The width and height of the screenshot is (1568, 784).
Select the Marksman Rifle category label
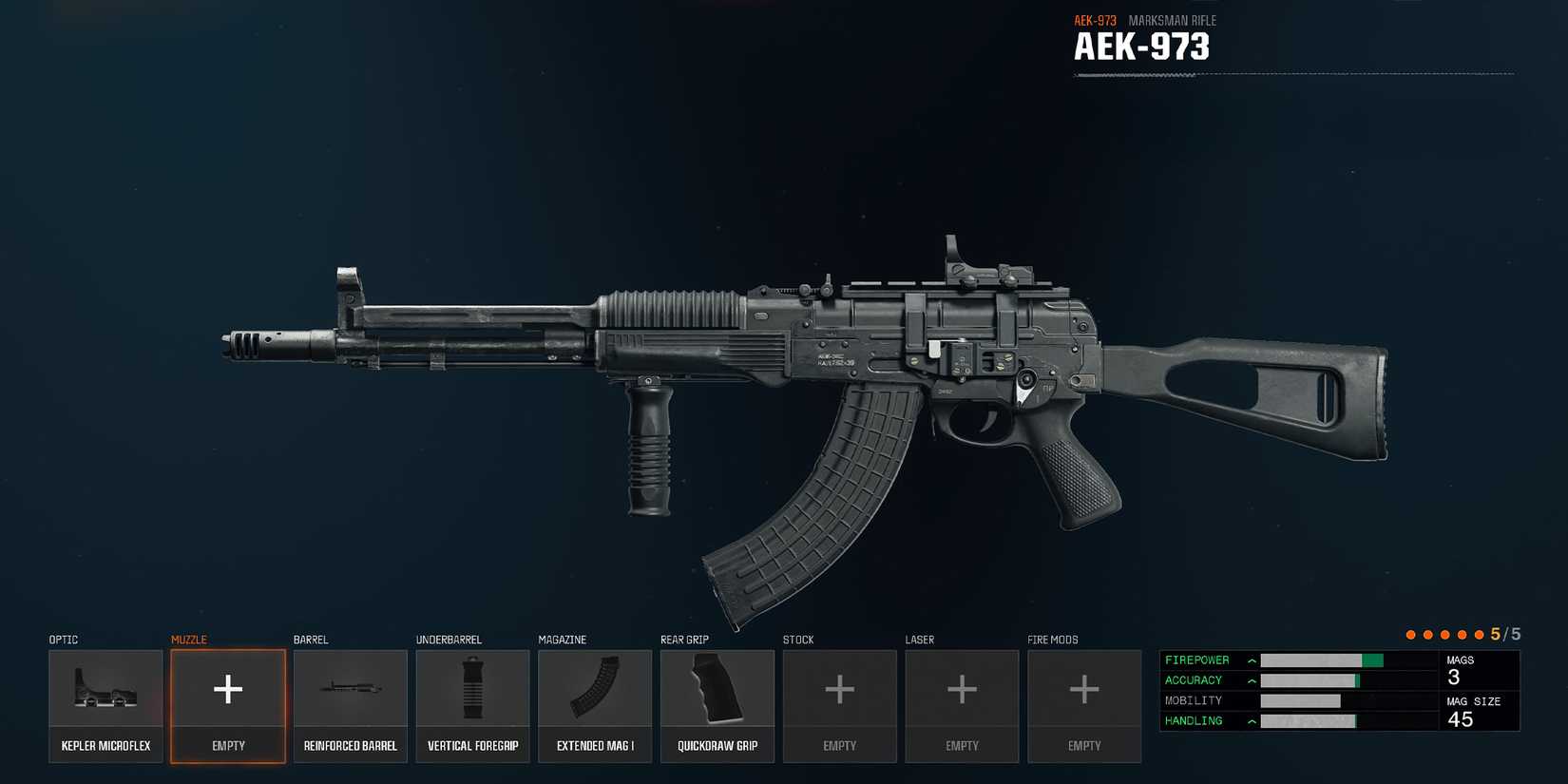coord(1173,20)
